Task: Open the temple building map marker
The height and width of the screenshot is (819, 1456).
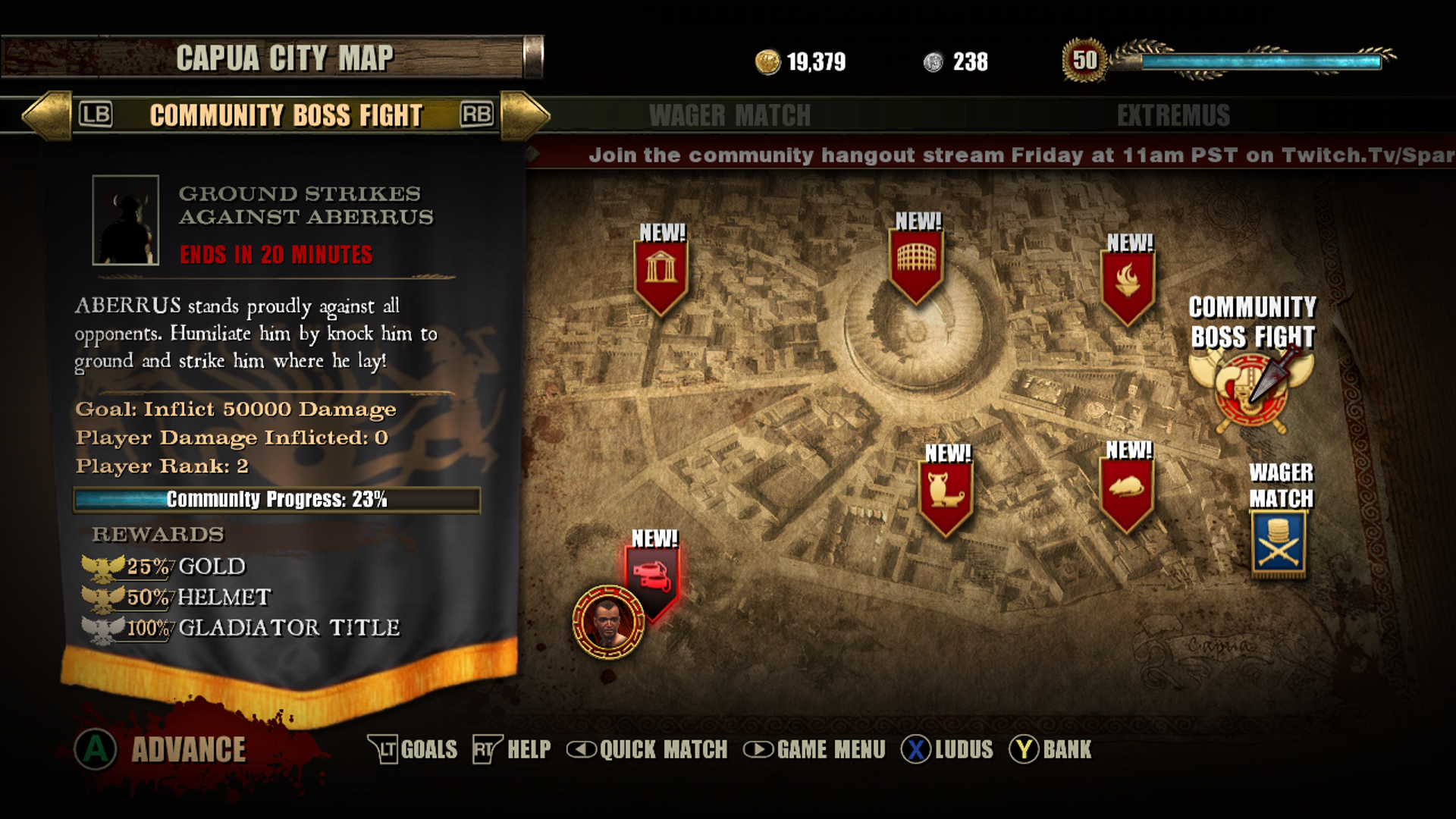Action: point(661,271)
